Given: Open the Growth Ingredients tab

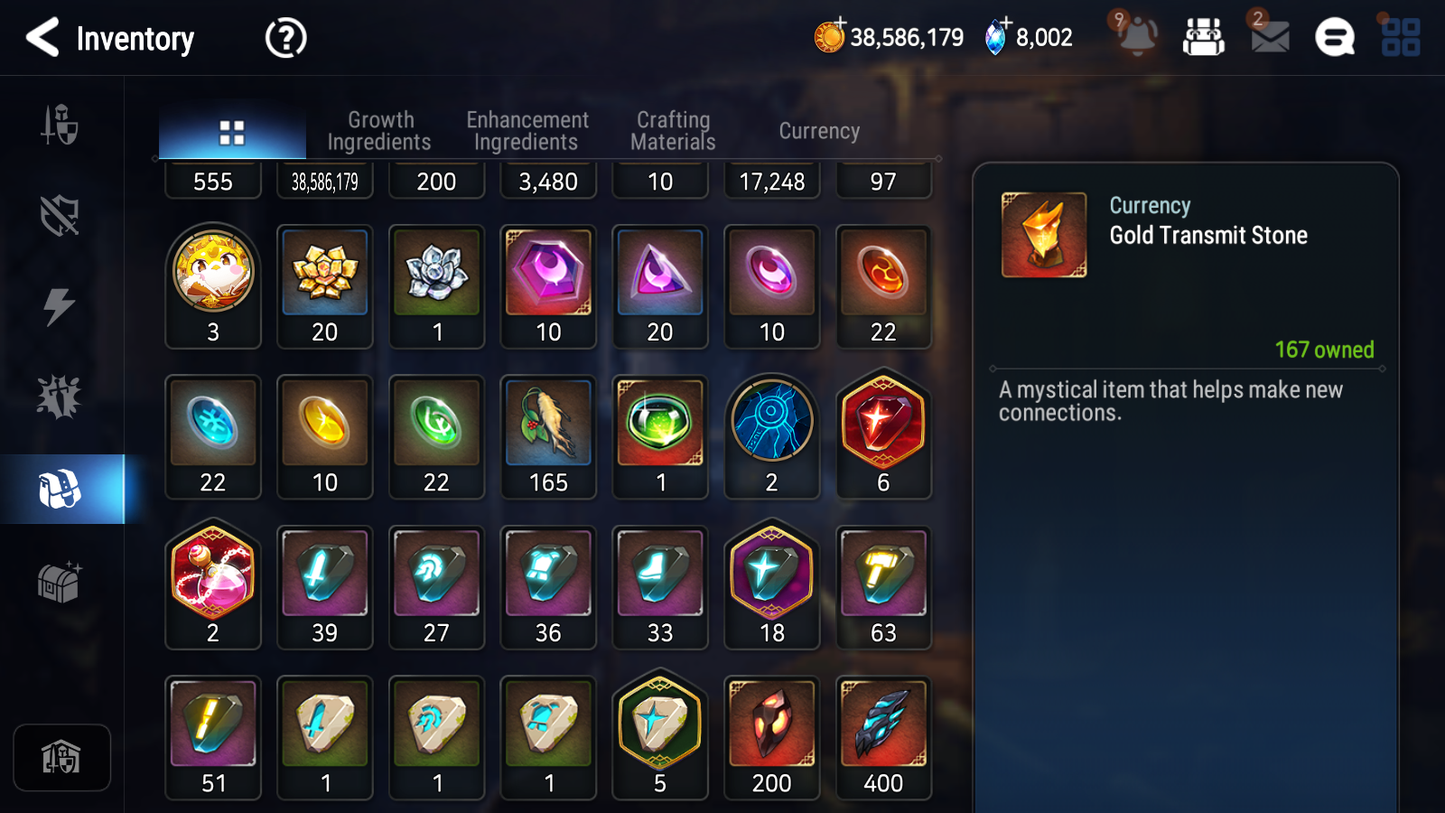Looking at the screenshot, I should tap(380, 130).
